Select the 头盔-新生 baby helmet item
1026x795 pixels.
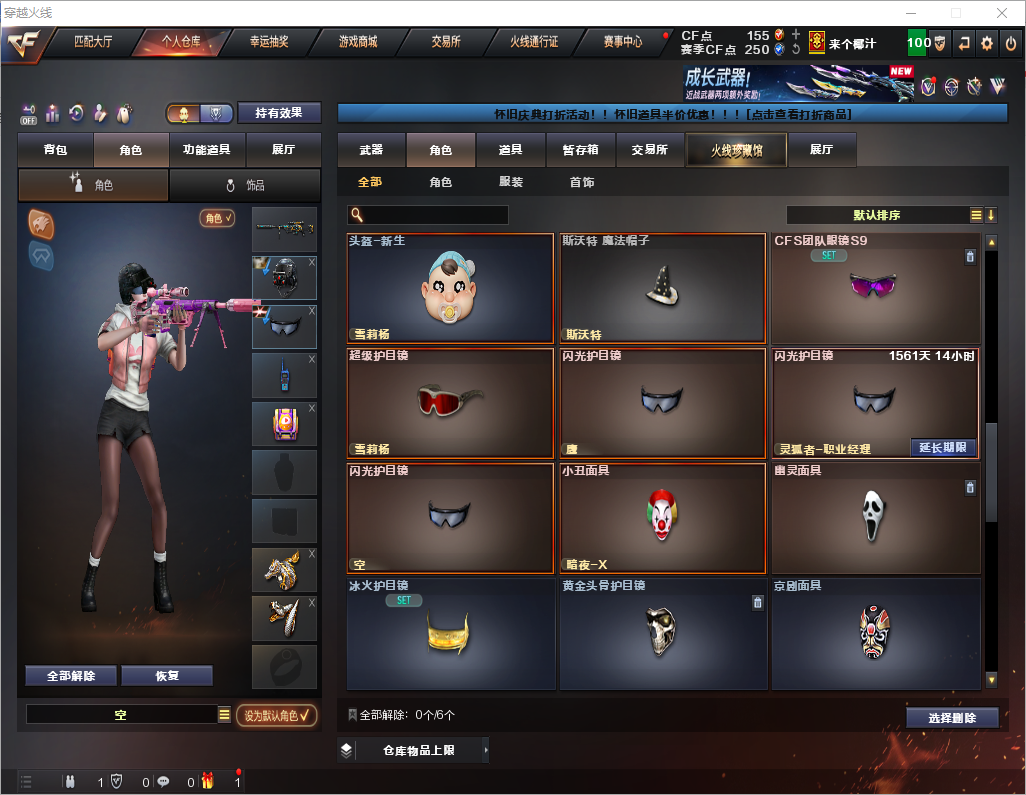[450, 289]
